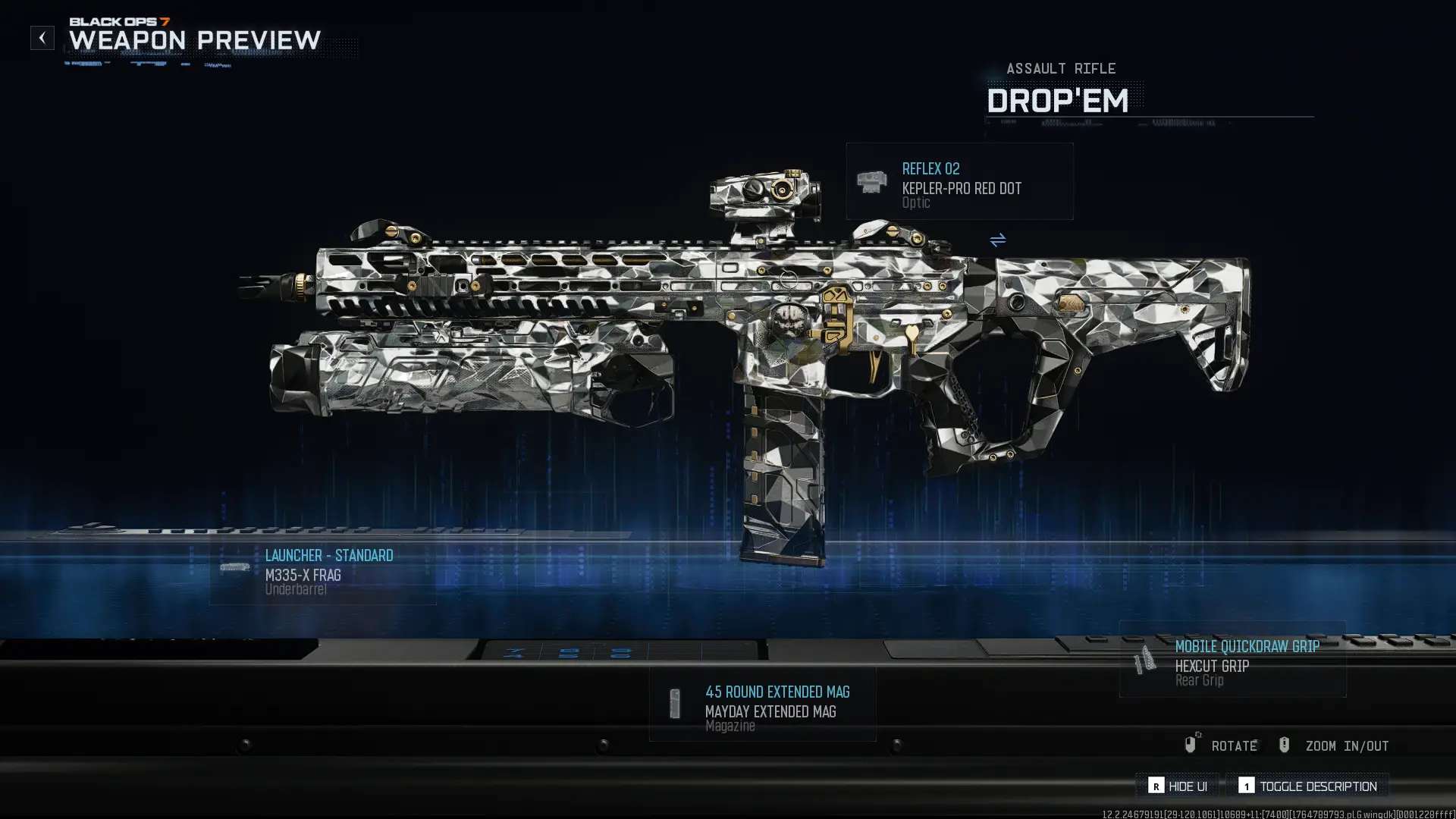Click the 1 key indicator next to Toggle Description

pos(1248,786)
